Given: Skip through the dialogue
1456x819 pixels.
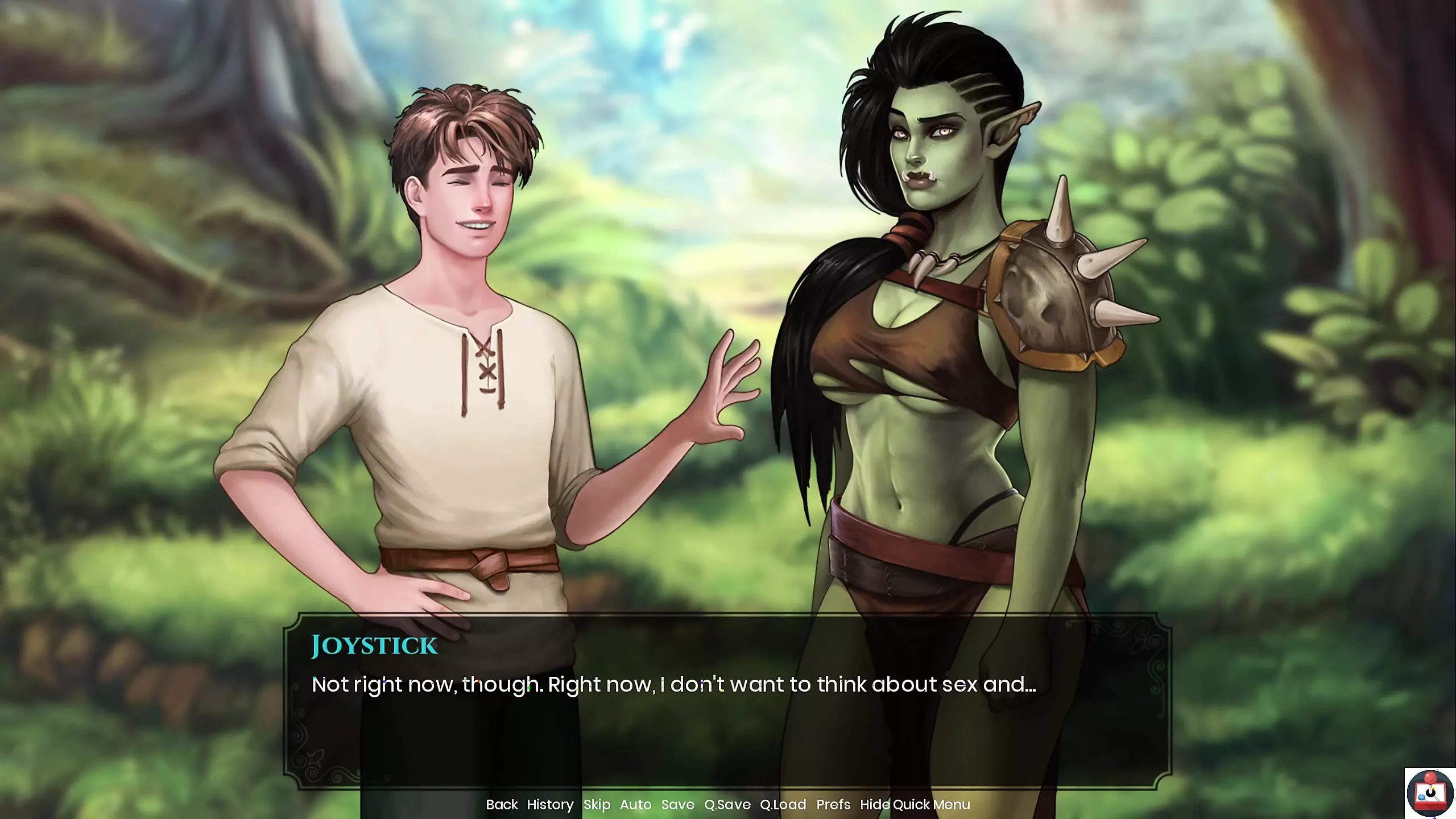Looking at the screenshot, I should coord(597,804).
